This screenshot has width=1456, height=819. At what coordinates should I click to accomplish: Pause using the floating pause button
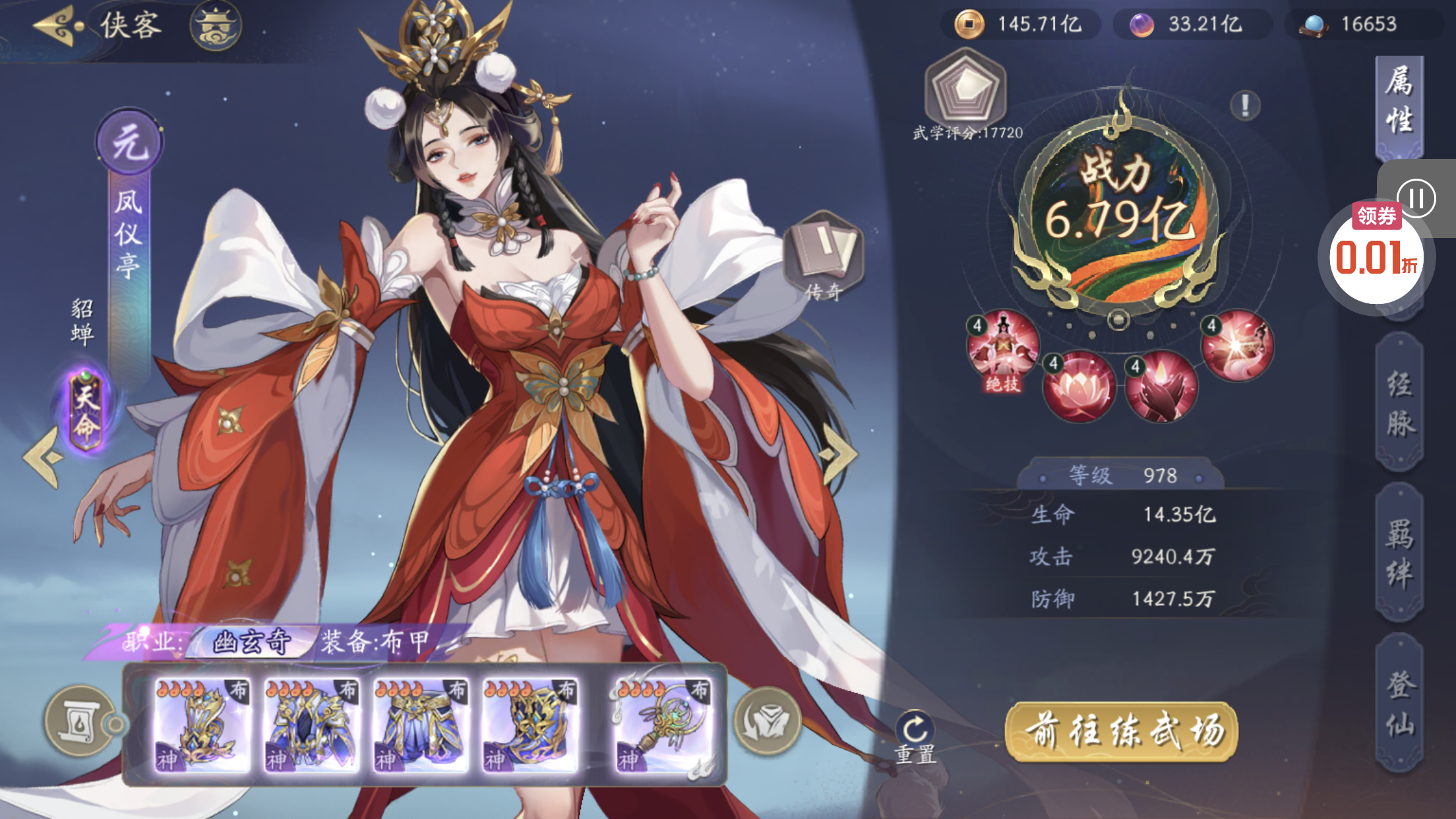[1416, 198]
